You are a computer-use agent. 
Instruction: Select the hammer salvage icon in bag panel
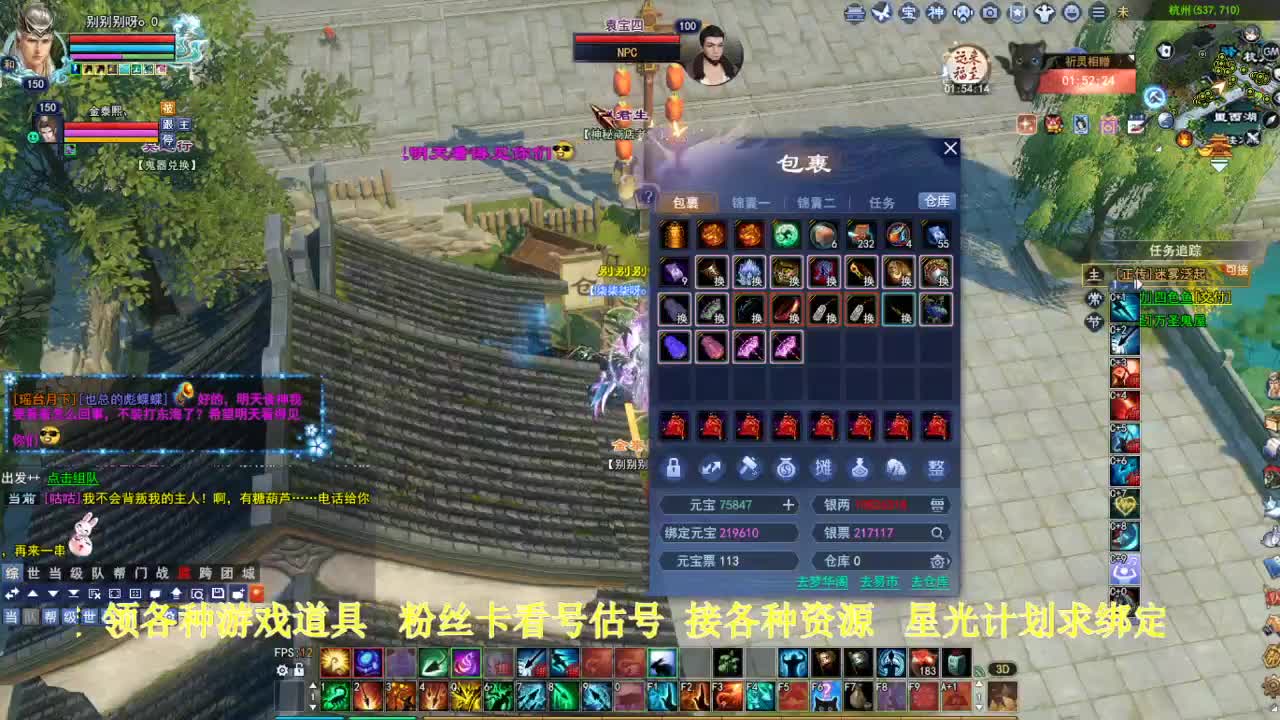click(749, 469)
